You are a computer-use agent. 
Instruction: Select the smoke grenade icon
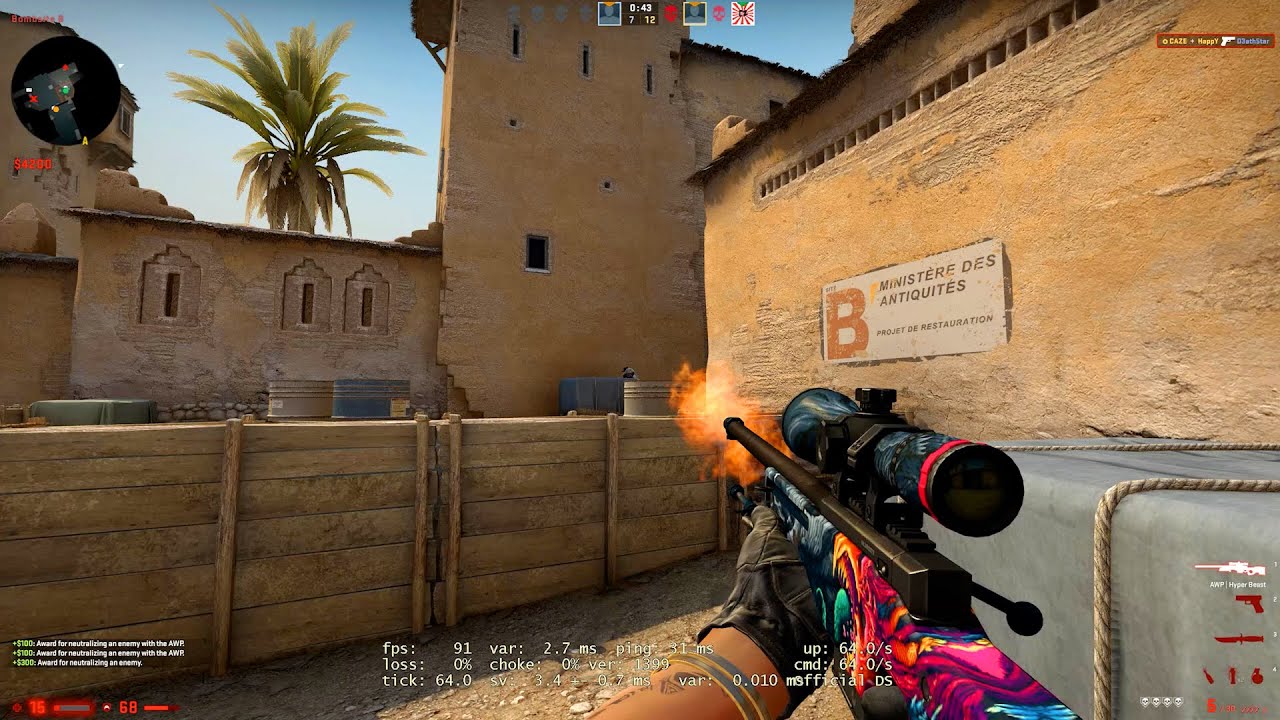click(x=1257, y=674)
